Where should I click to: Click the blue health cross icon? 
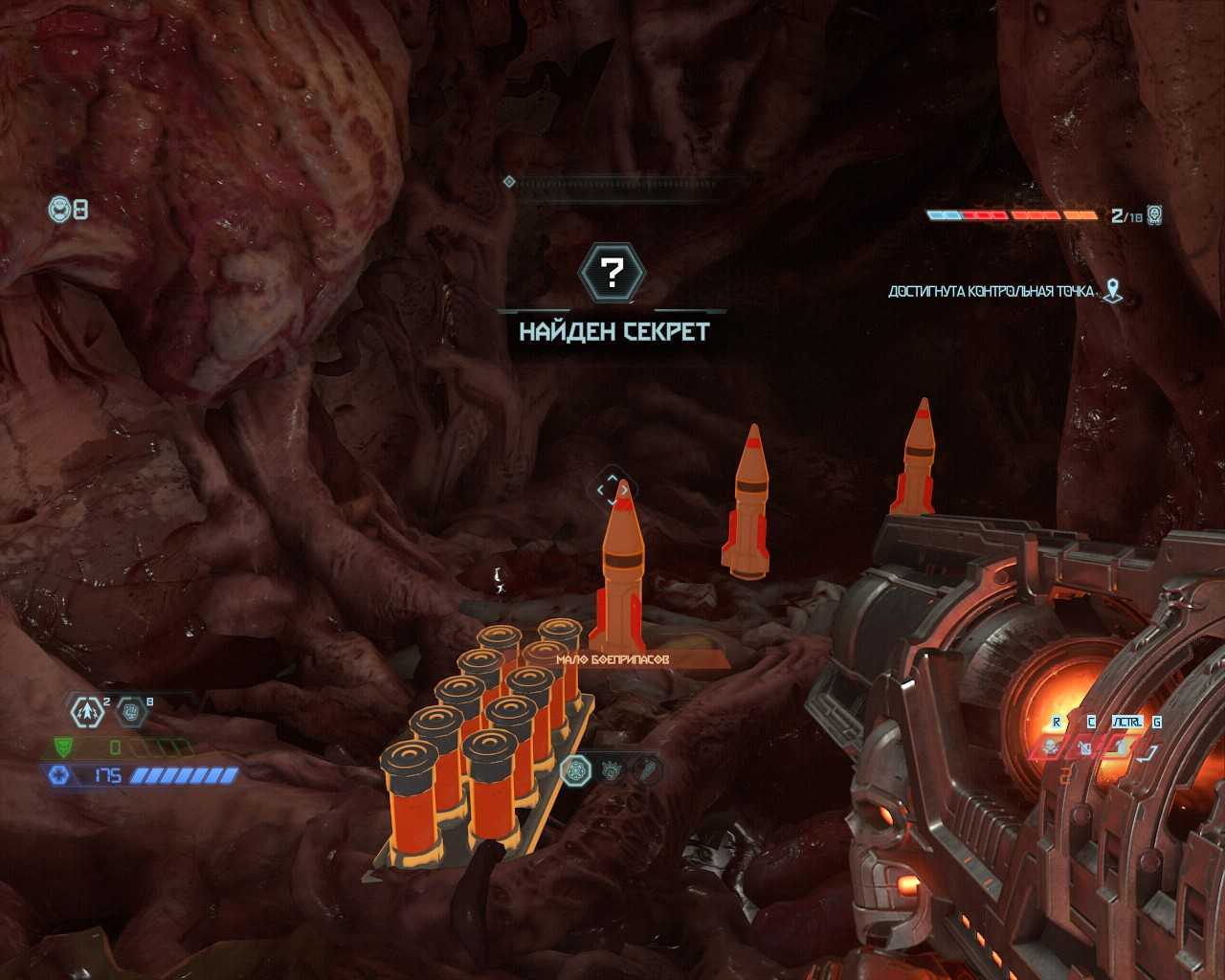tap(59, 775)
